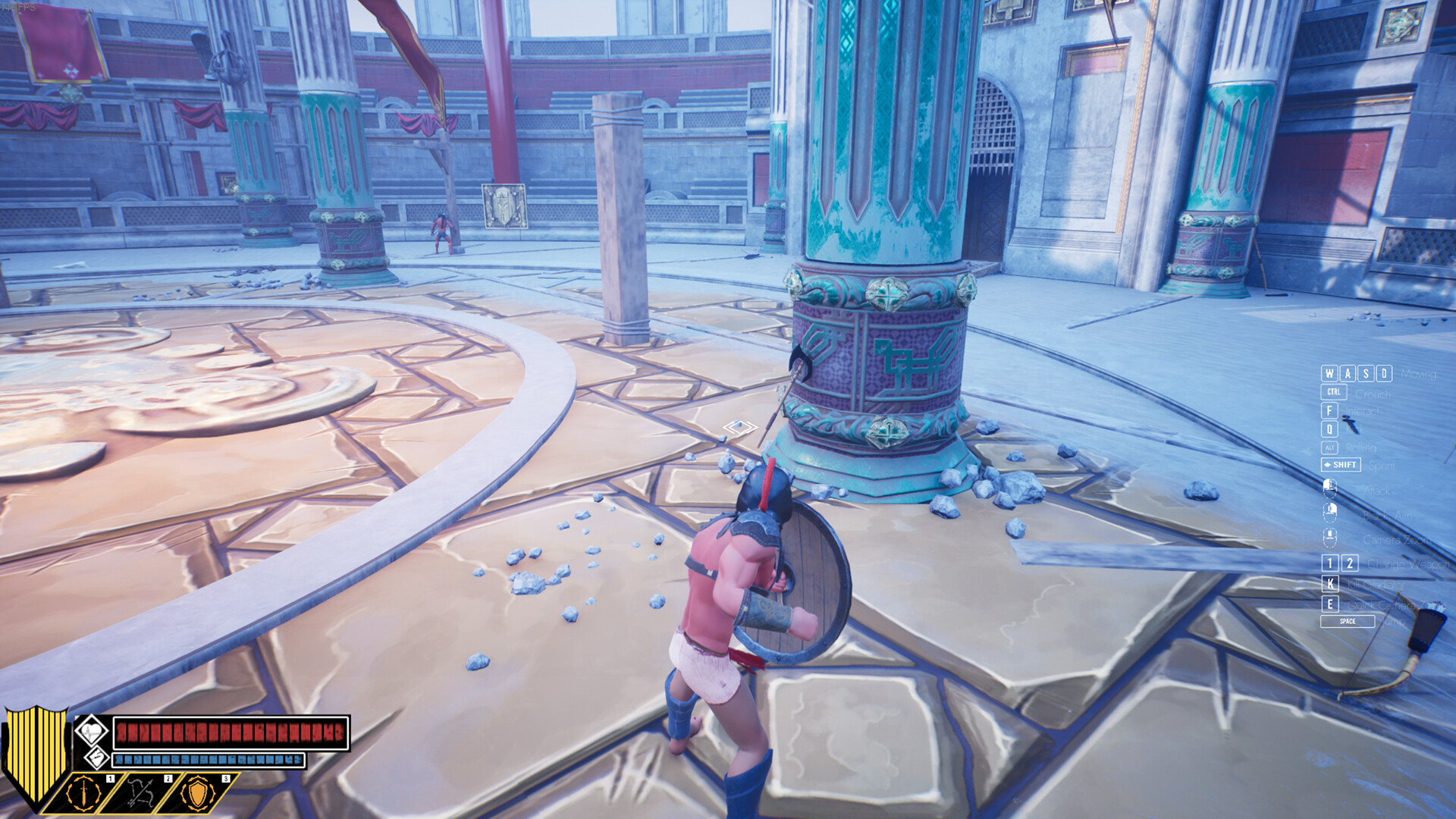Click the heart health icon on the HUD
Viewport: 1456px width, 819px height.
92,731
